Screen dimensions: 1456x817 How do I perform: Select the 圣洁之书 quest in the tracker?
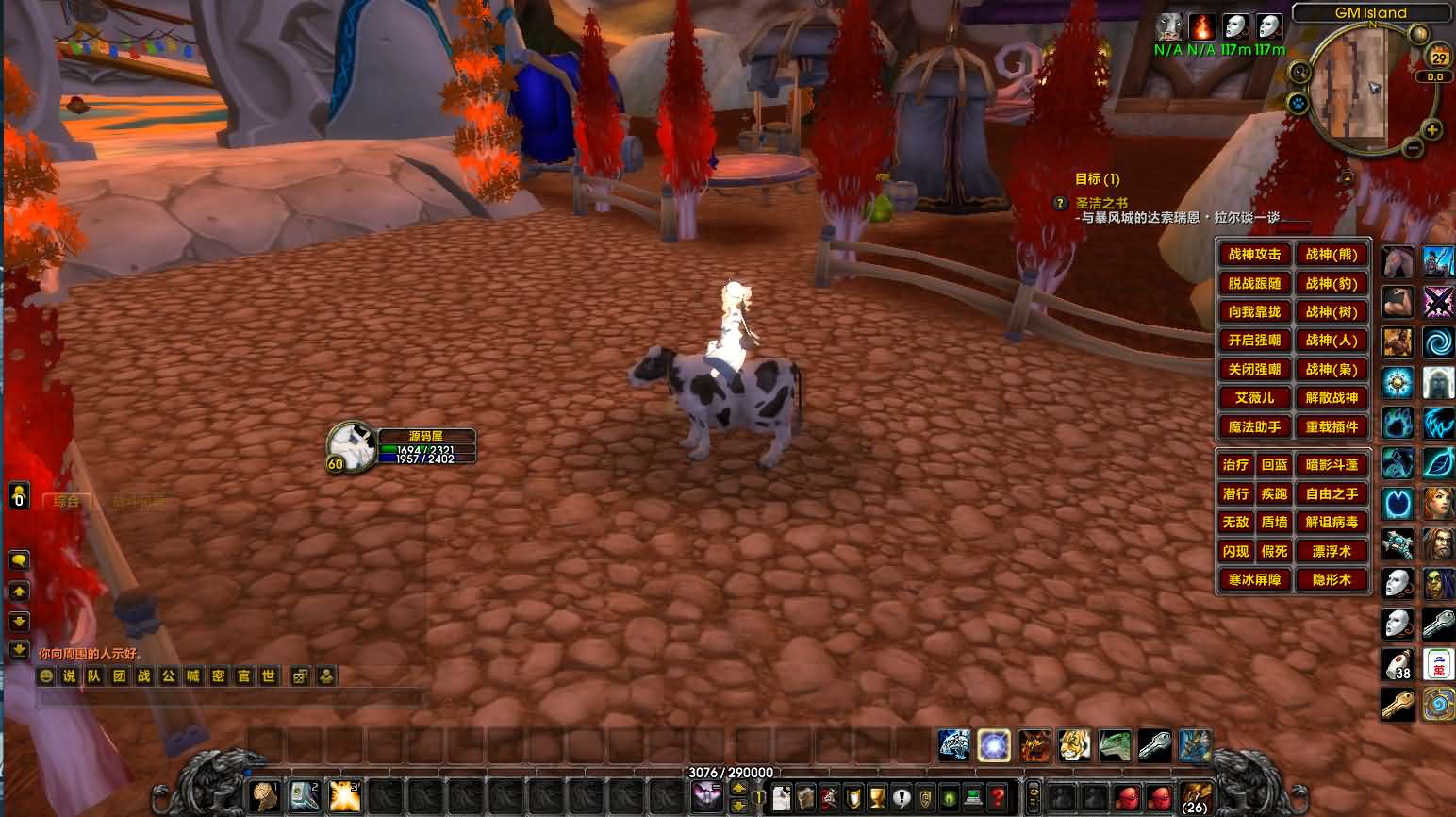[x=1101, y=203]
